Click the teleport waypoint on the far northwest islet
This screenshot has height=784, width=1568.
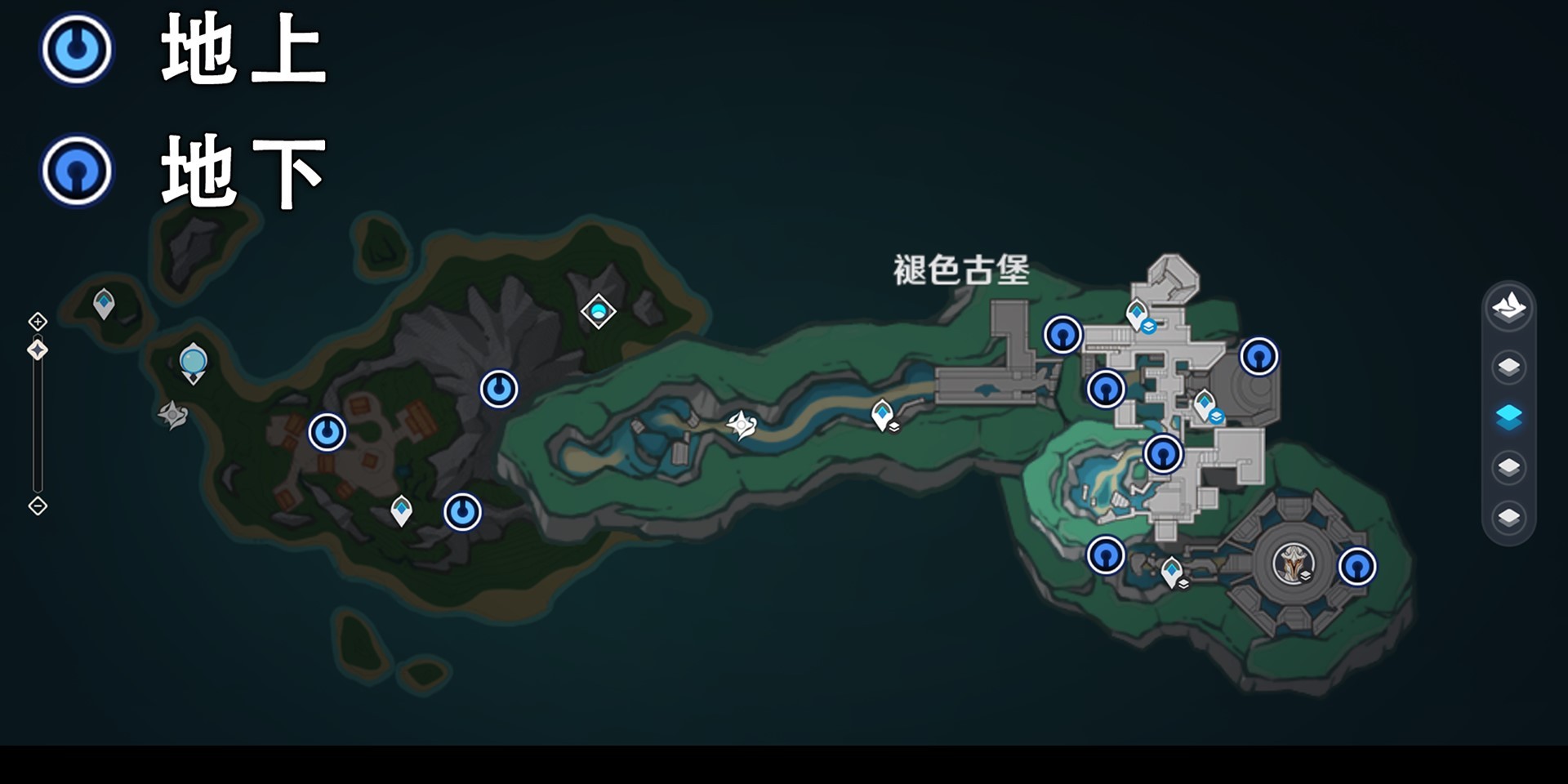[x=104, y=302]
